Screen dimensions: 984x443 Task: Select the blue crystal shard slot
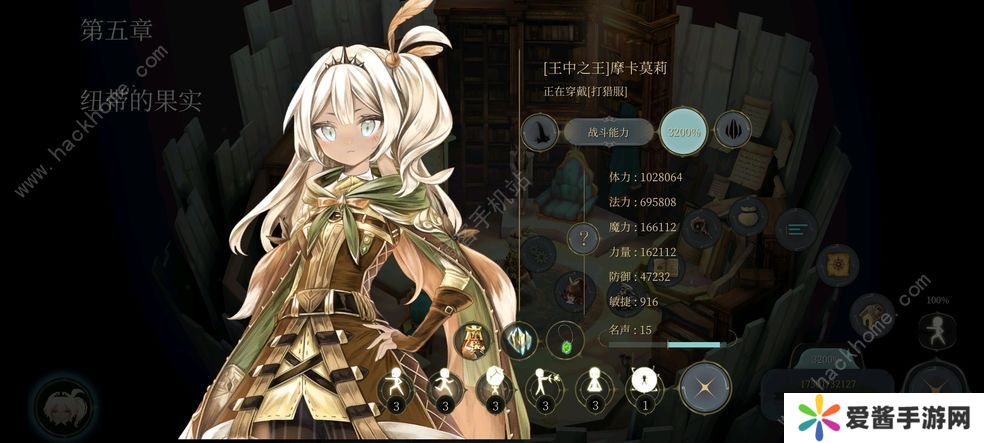tap(519, 340)
